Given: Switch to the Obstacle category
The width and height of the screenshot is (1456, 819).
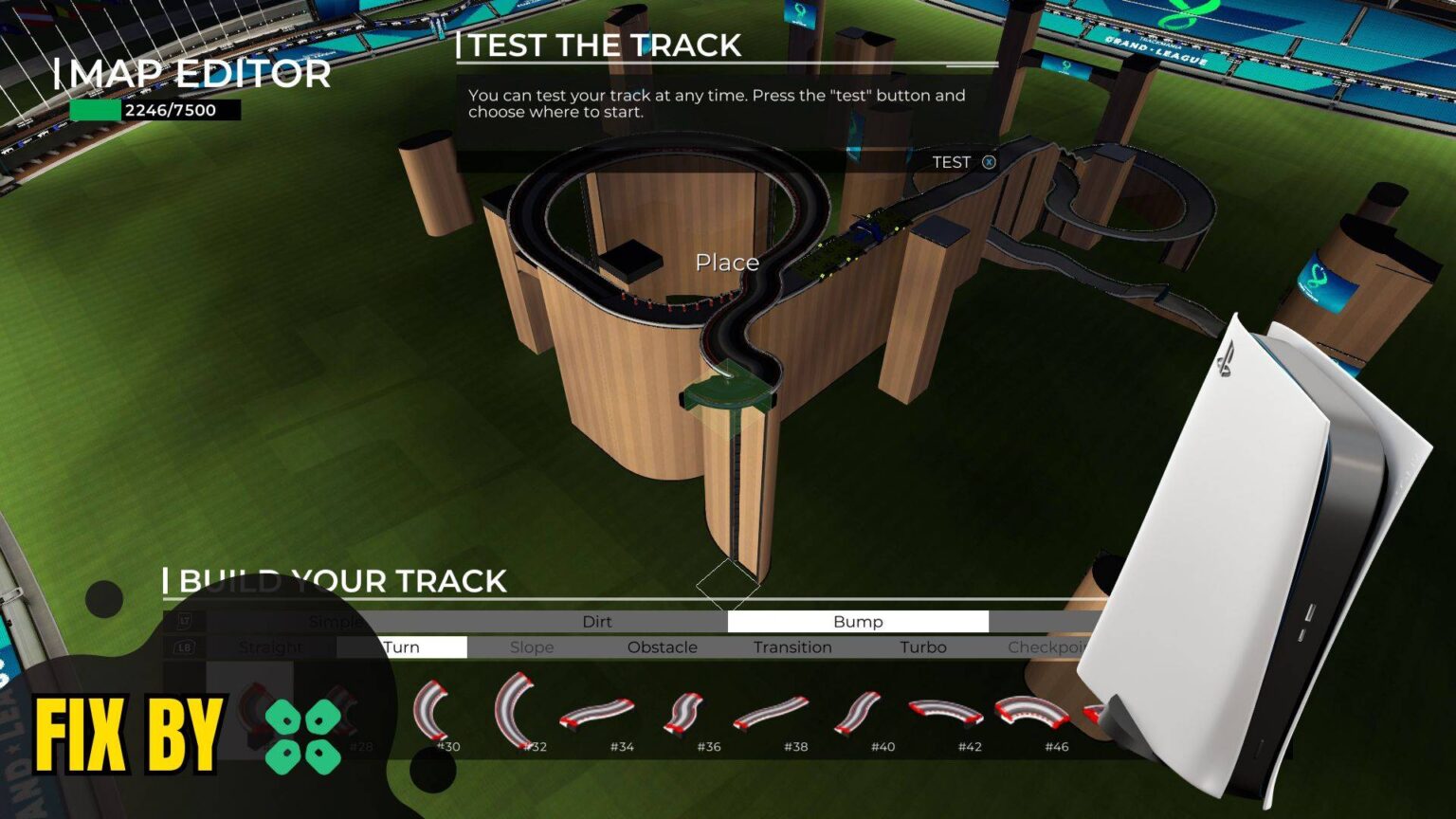Looking at the screenshot, I should point(662,647).
